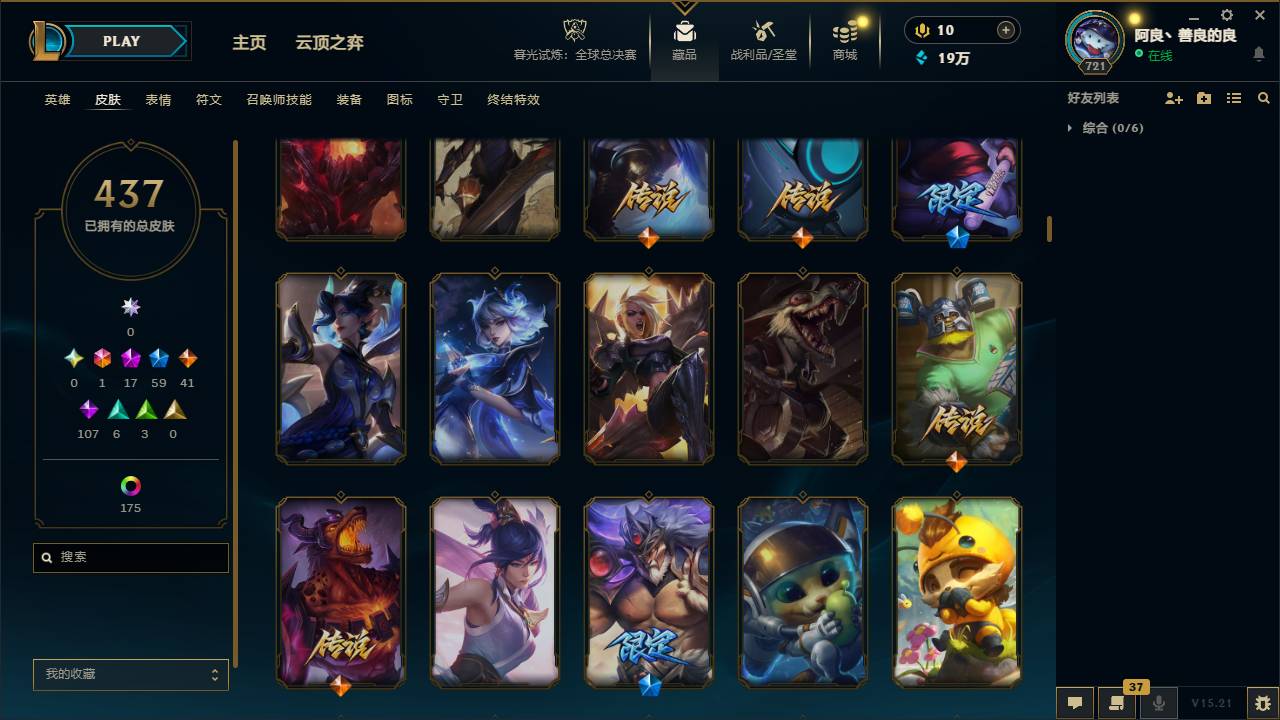
Task: Open the settings gear icon near window controls
Action: click(1225, 15)
